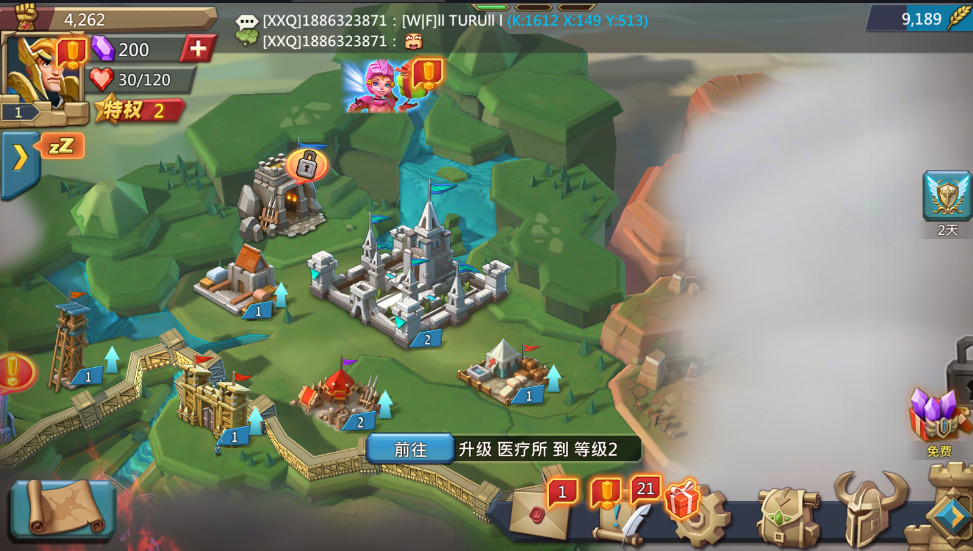This screenshot has height=551, width=973.
Task: Tap the red exclamation alert bubble at left edge
Action: pos(14,372)
